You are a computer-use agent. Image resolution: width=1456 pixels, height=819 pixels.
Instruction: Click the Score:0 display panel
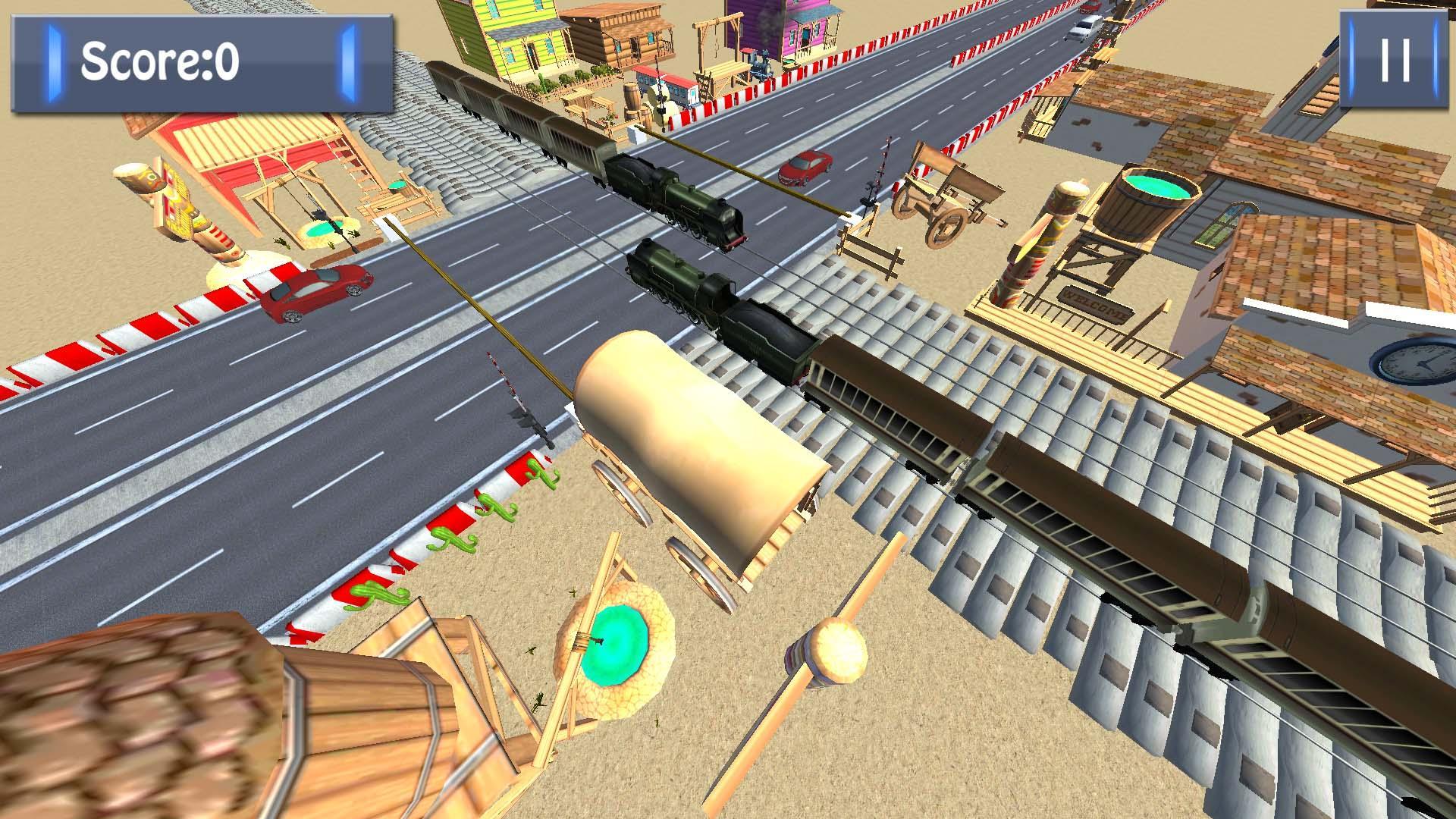tap(201, 62)
